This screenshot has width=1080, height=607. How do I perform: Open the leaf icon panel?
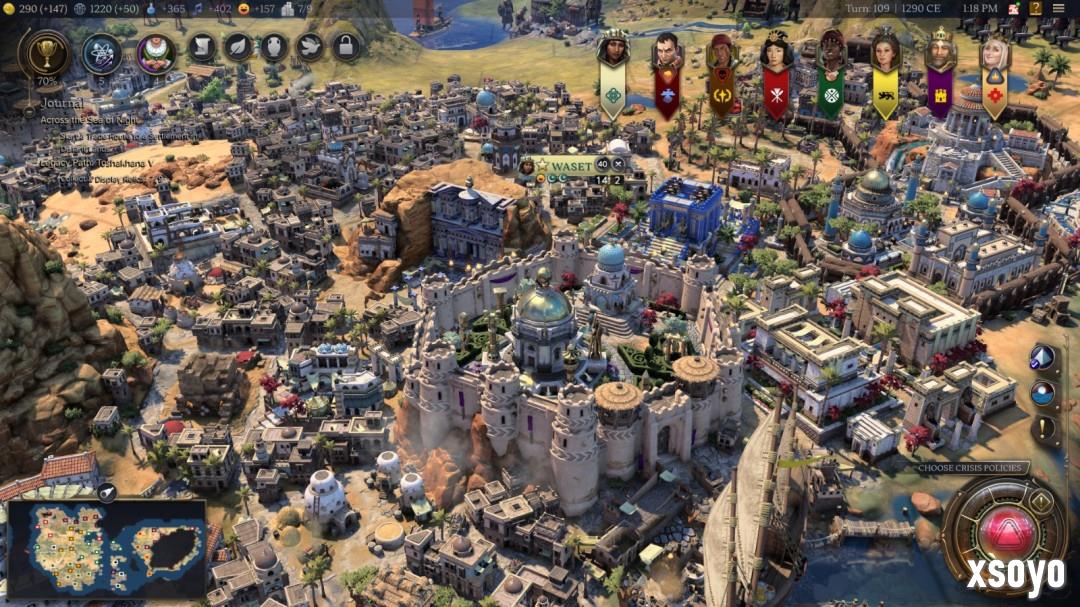238,47
